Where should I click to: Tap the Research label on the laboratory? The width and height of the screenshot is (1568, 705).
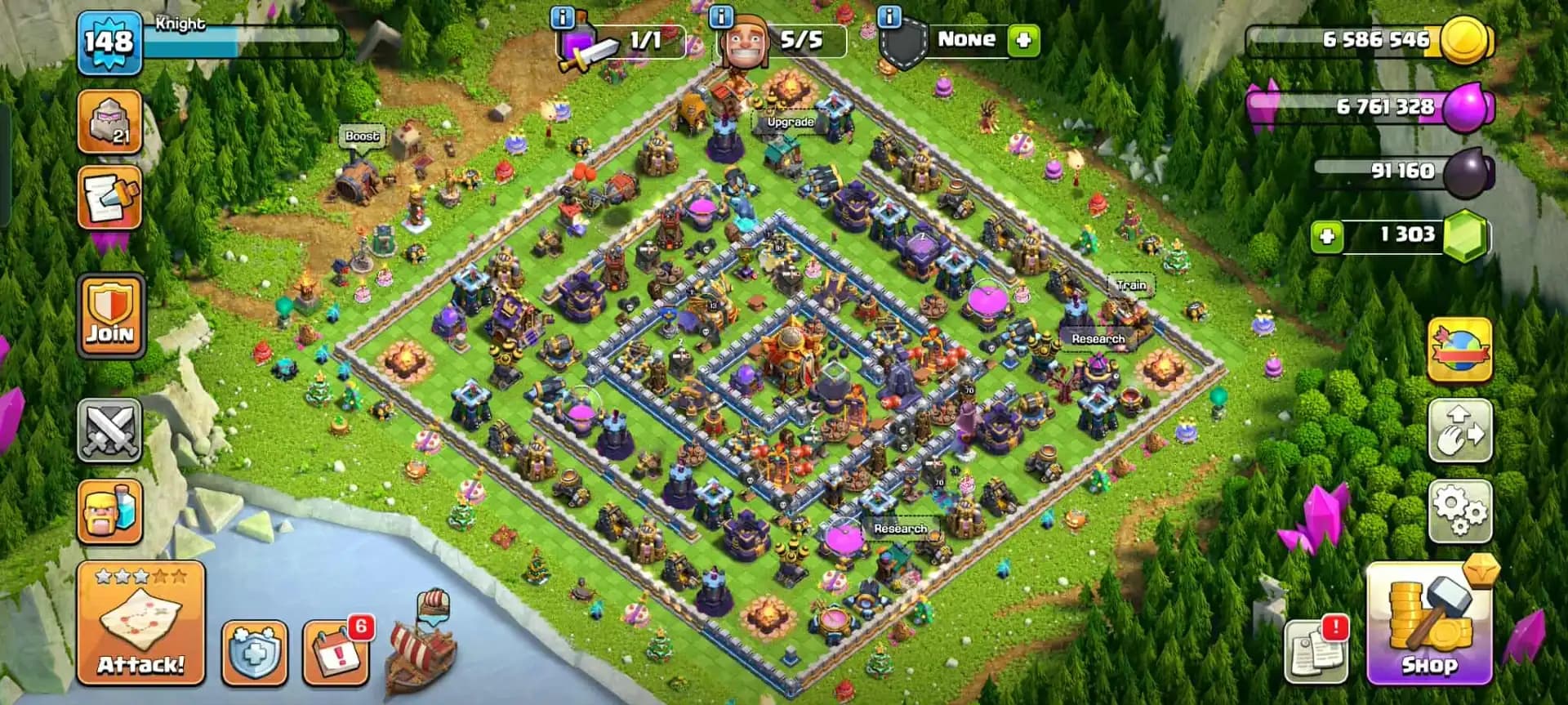pos(901,529)
